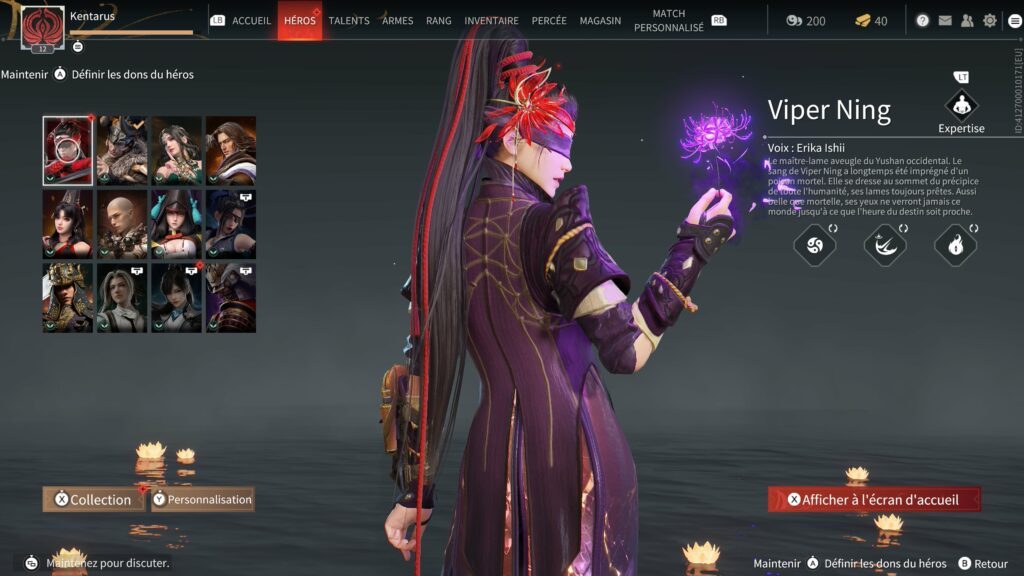Open the Personnalisation menu
This screenshot has width=1024, height=576.
203,499
